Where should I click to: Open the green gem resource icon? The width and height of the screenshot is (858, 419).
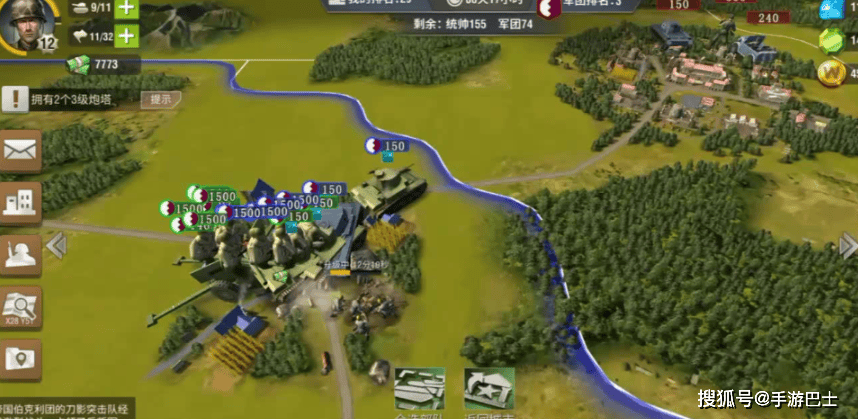(831, 40)
